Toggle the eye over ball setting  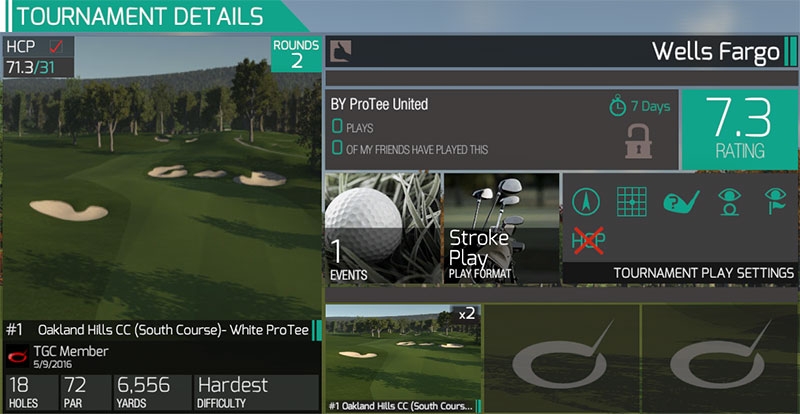coord(728,201)
